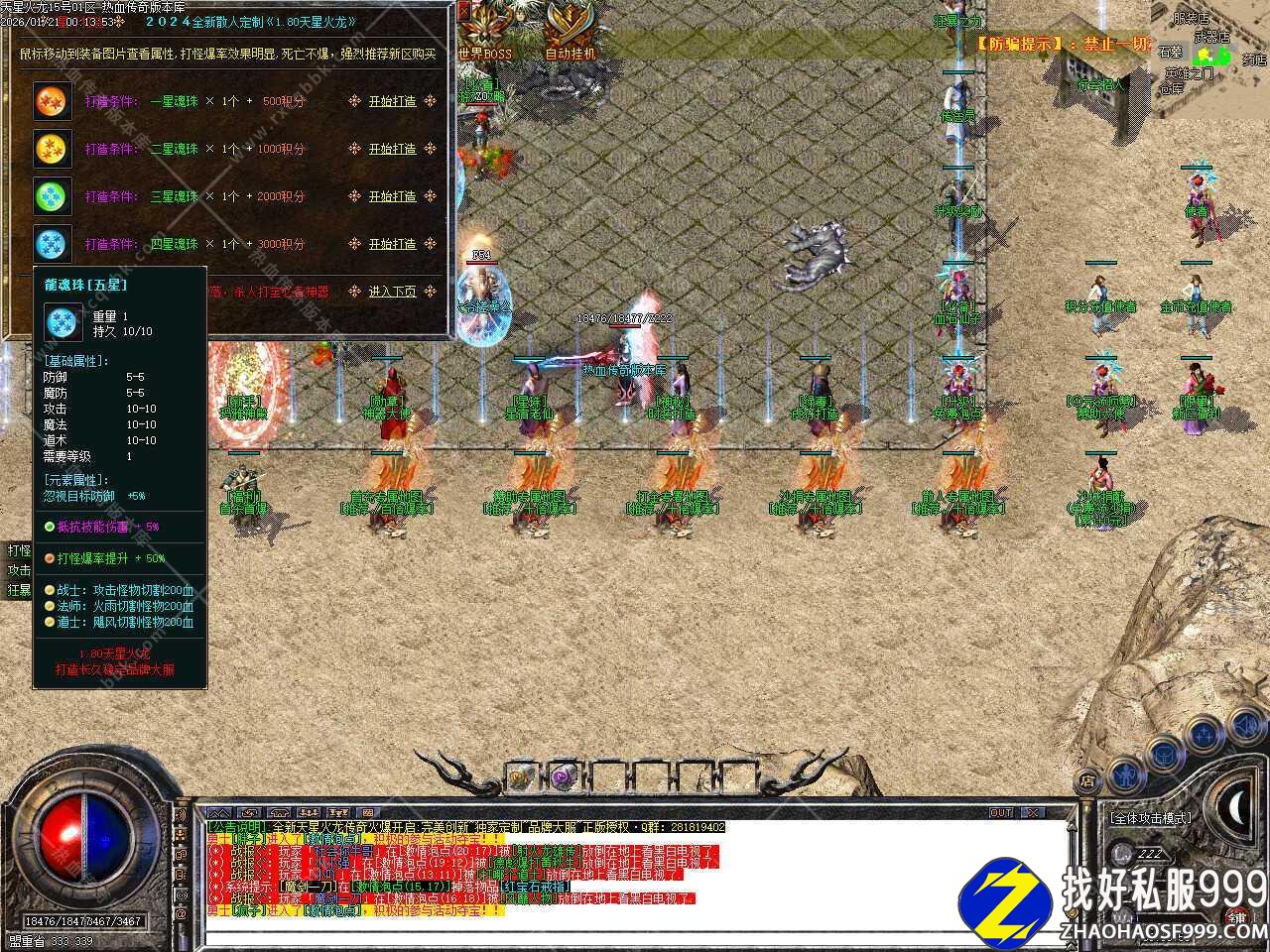Select the orange one-star orb icon
Screen dimensions: 1270x952
[50, 101]
